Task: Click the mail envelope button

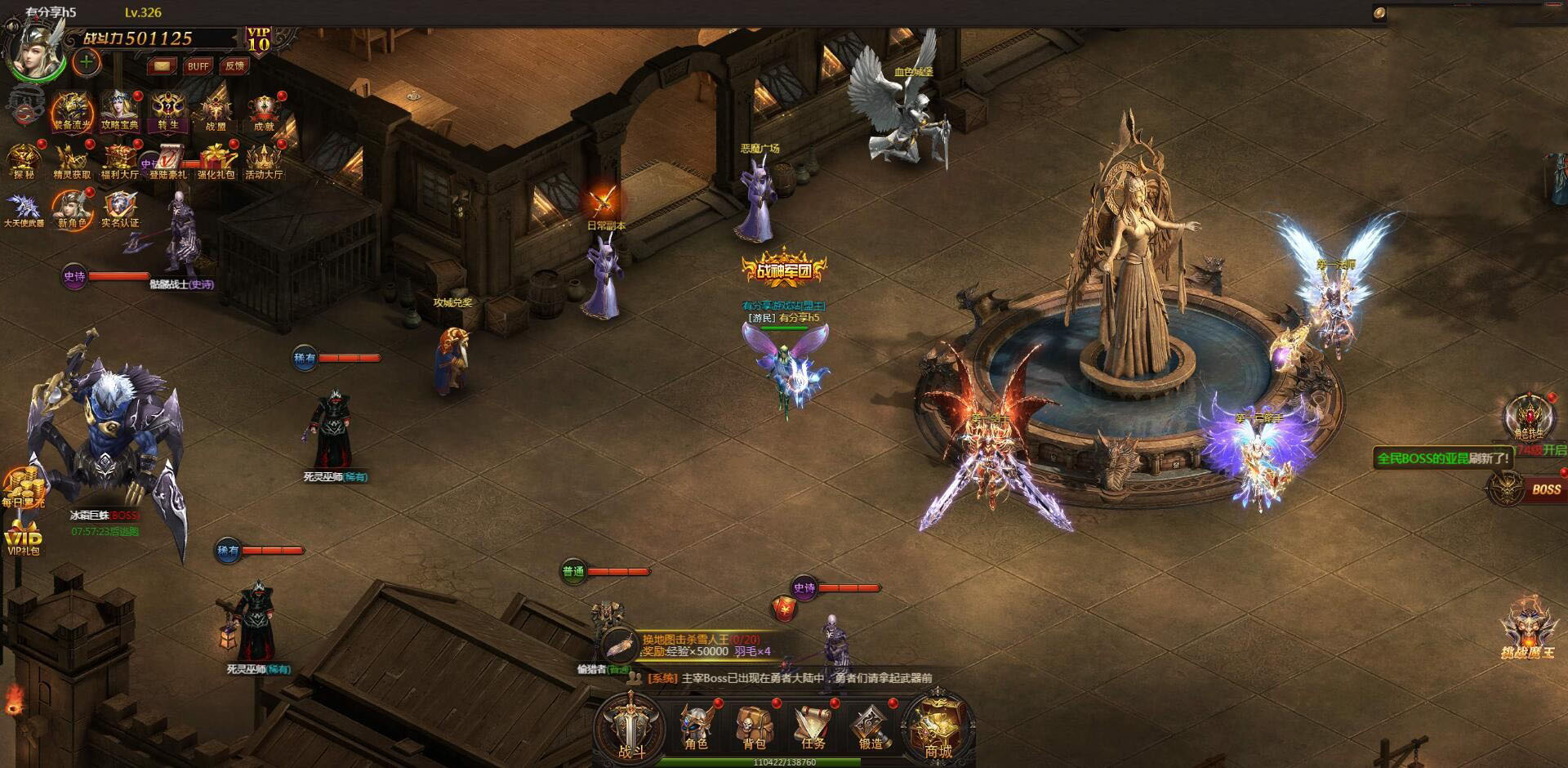Action: [162, 66]
